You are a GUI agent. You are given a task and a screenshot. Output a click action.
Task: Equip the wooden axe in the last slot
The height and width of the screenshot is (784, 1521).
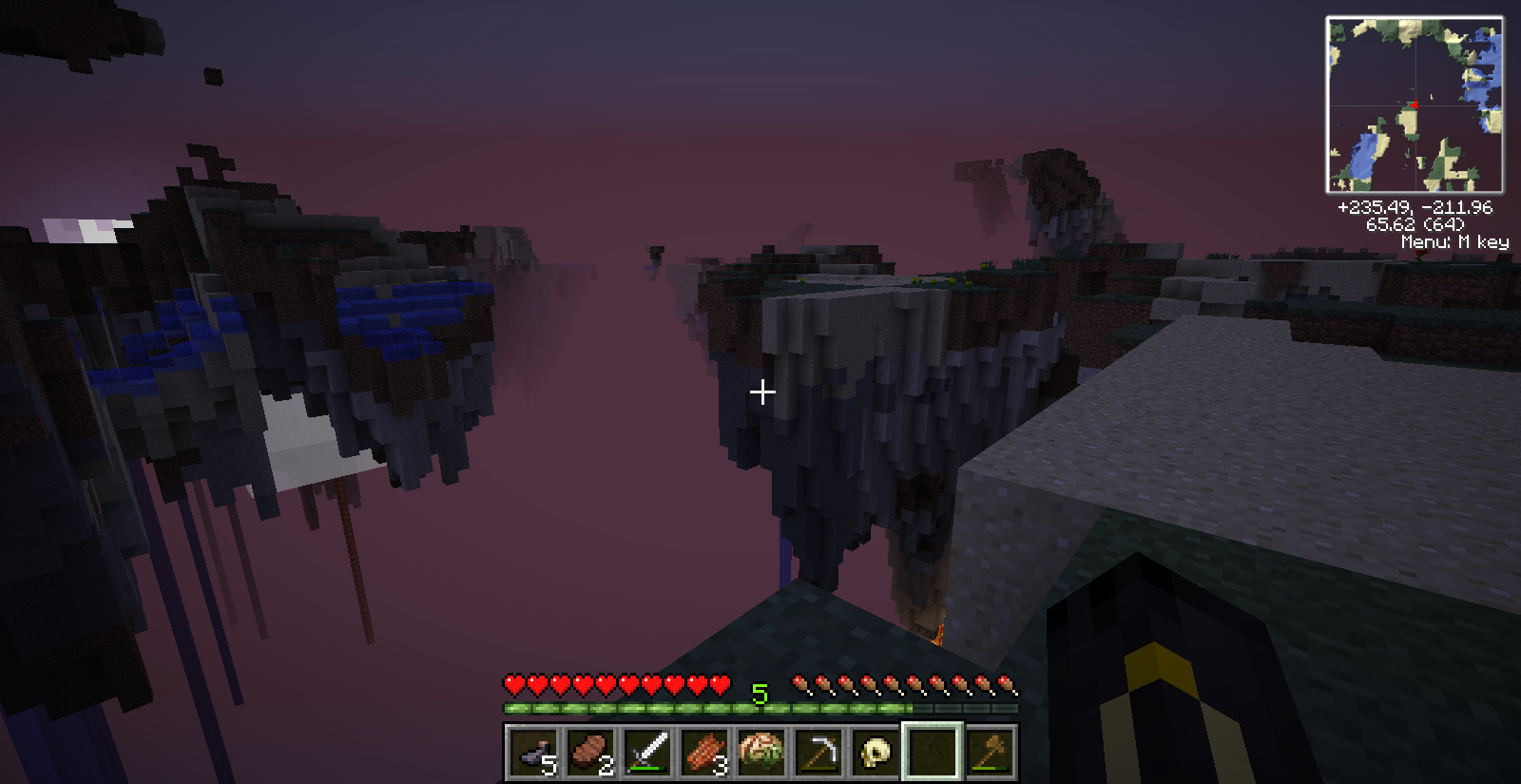pyautogui.click(x=990, y=753)
